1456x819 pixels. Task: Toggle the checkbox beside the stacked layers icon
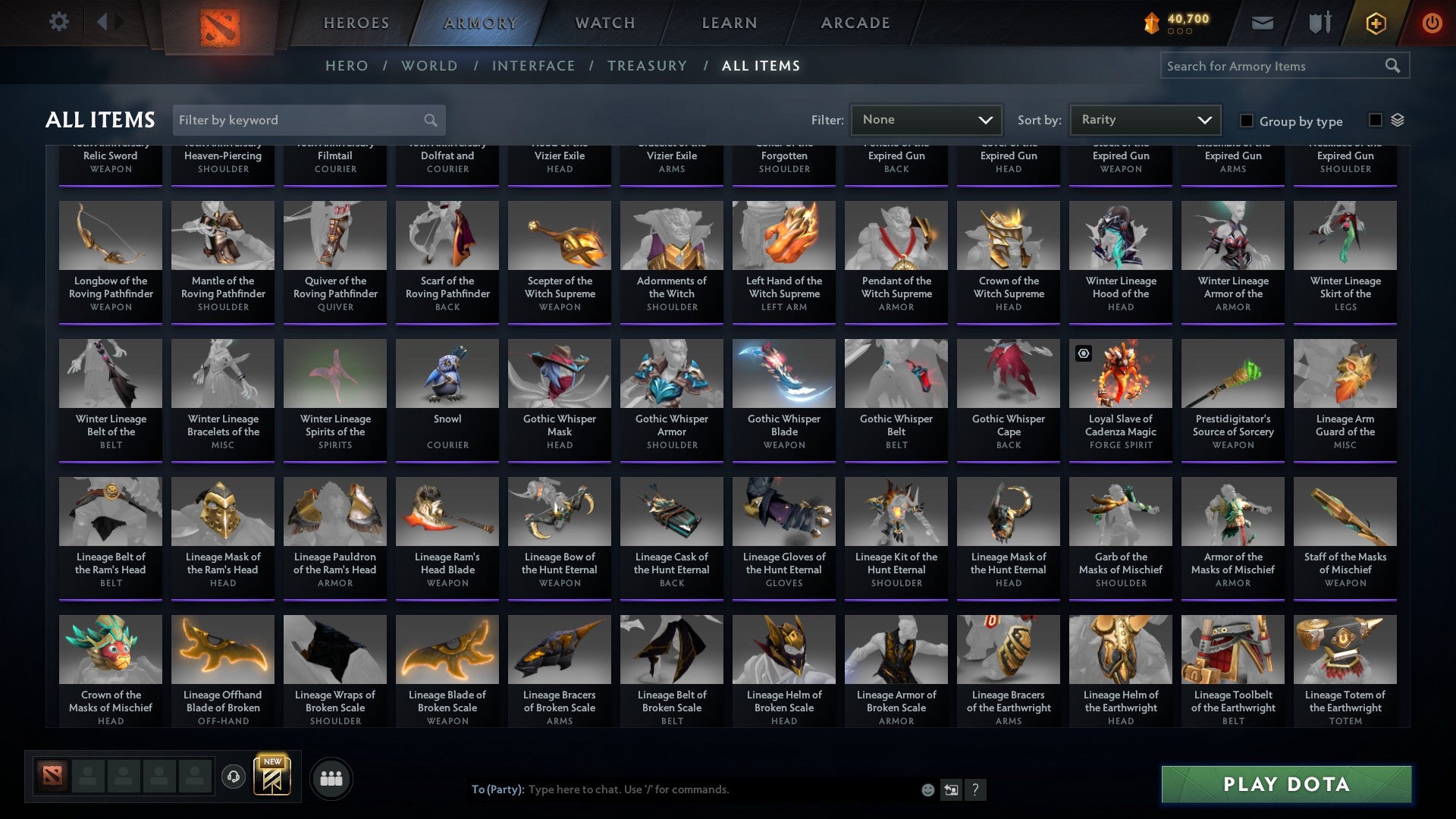[x=1374, y=120]
